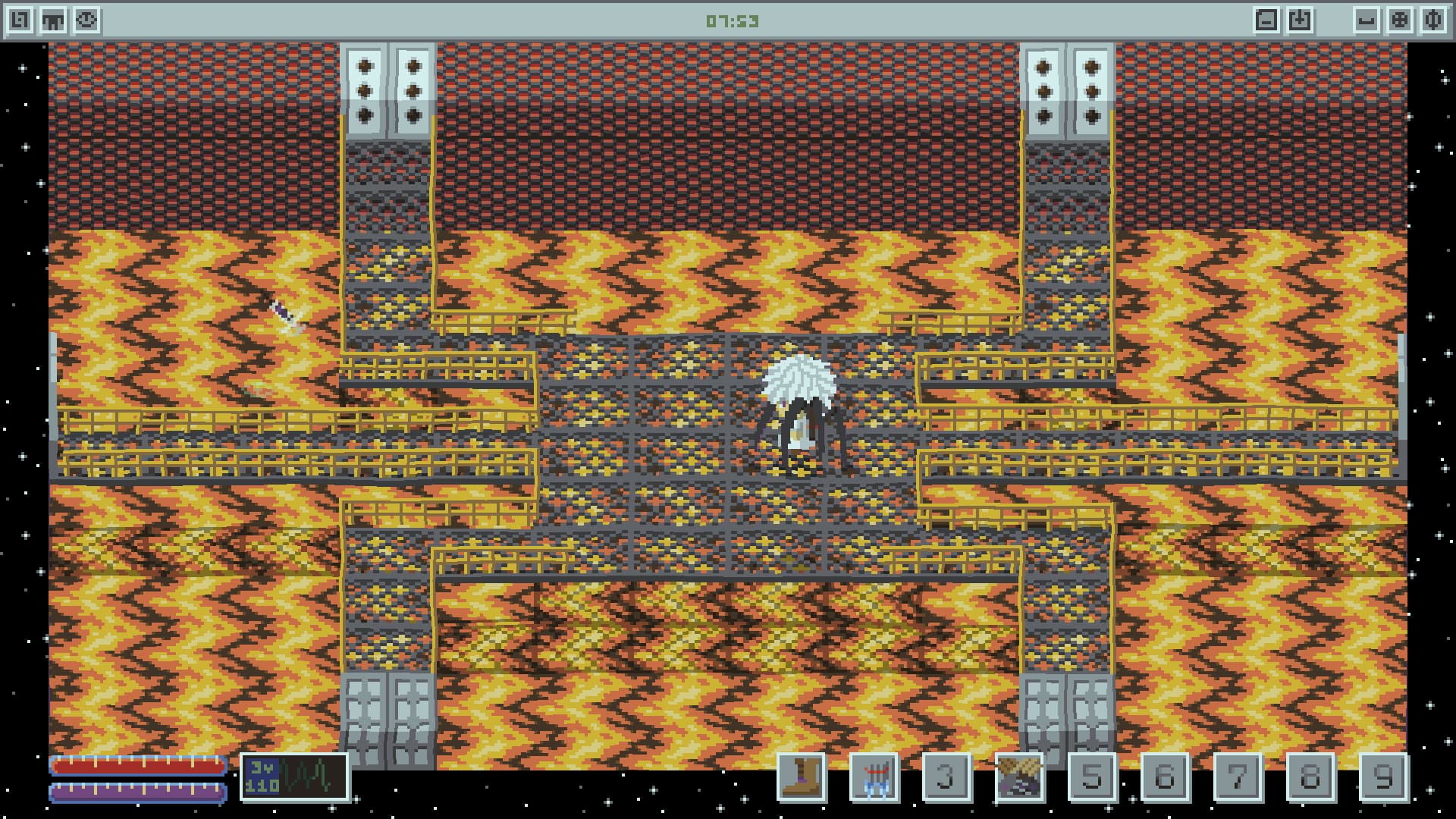1456x819 pixels.
Task: Open the maze map icon at top left
Action: pos(20,20)
